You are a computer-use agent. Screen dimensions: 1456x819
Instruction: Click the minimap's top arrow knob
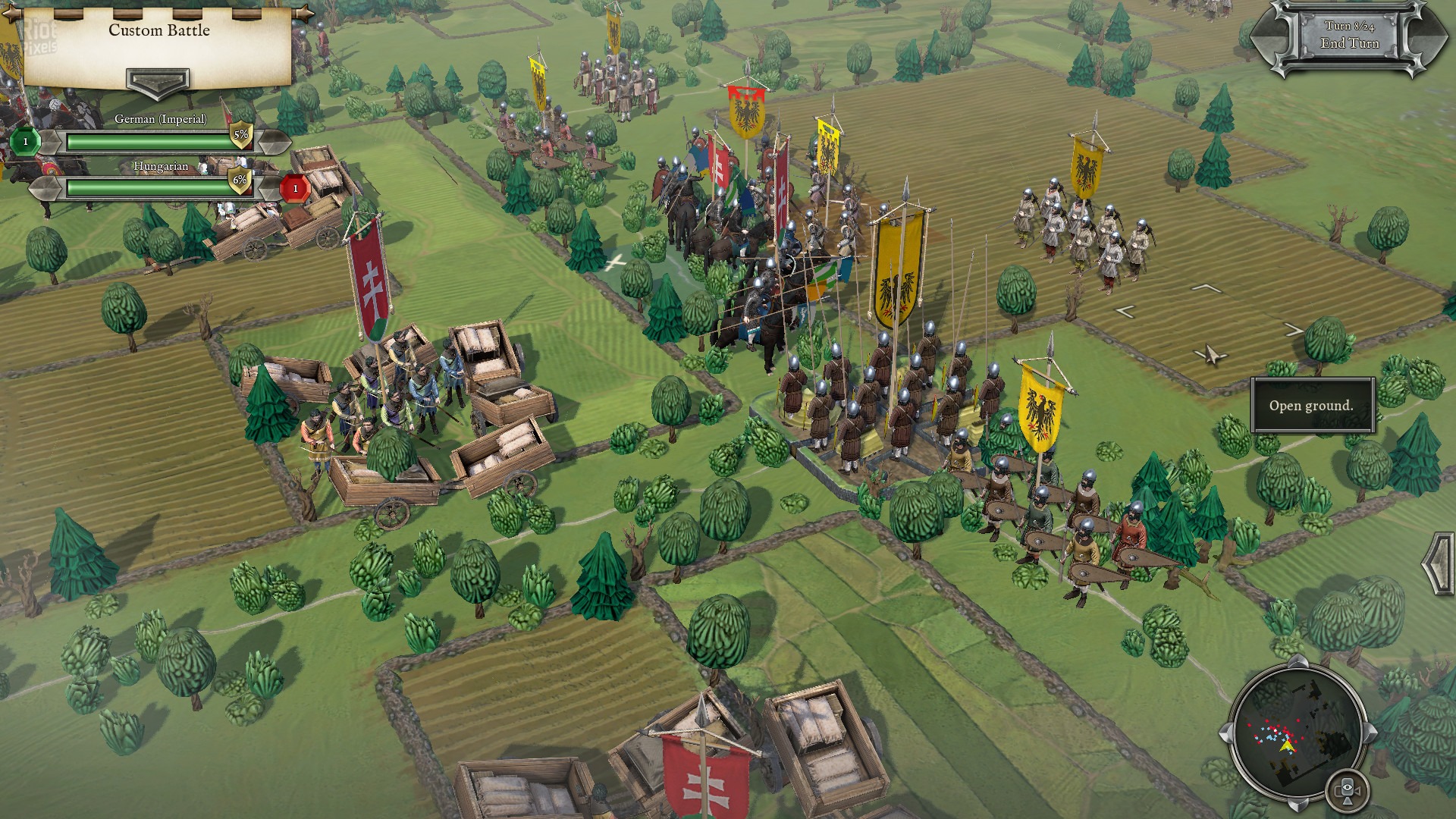point(1297,661)
